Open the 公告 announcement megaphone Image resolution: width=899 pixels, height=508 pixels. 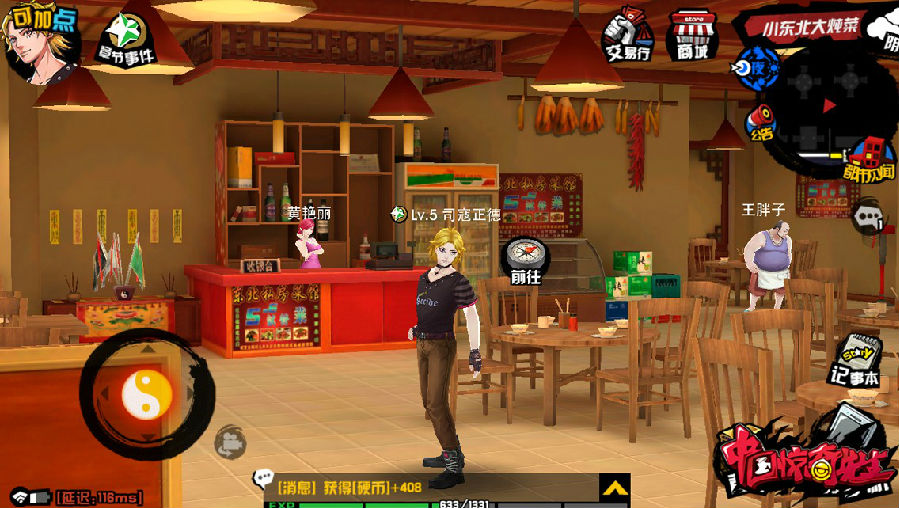coord(761,120)
